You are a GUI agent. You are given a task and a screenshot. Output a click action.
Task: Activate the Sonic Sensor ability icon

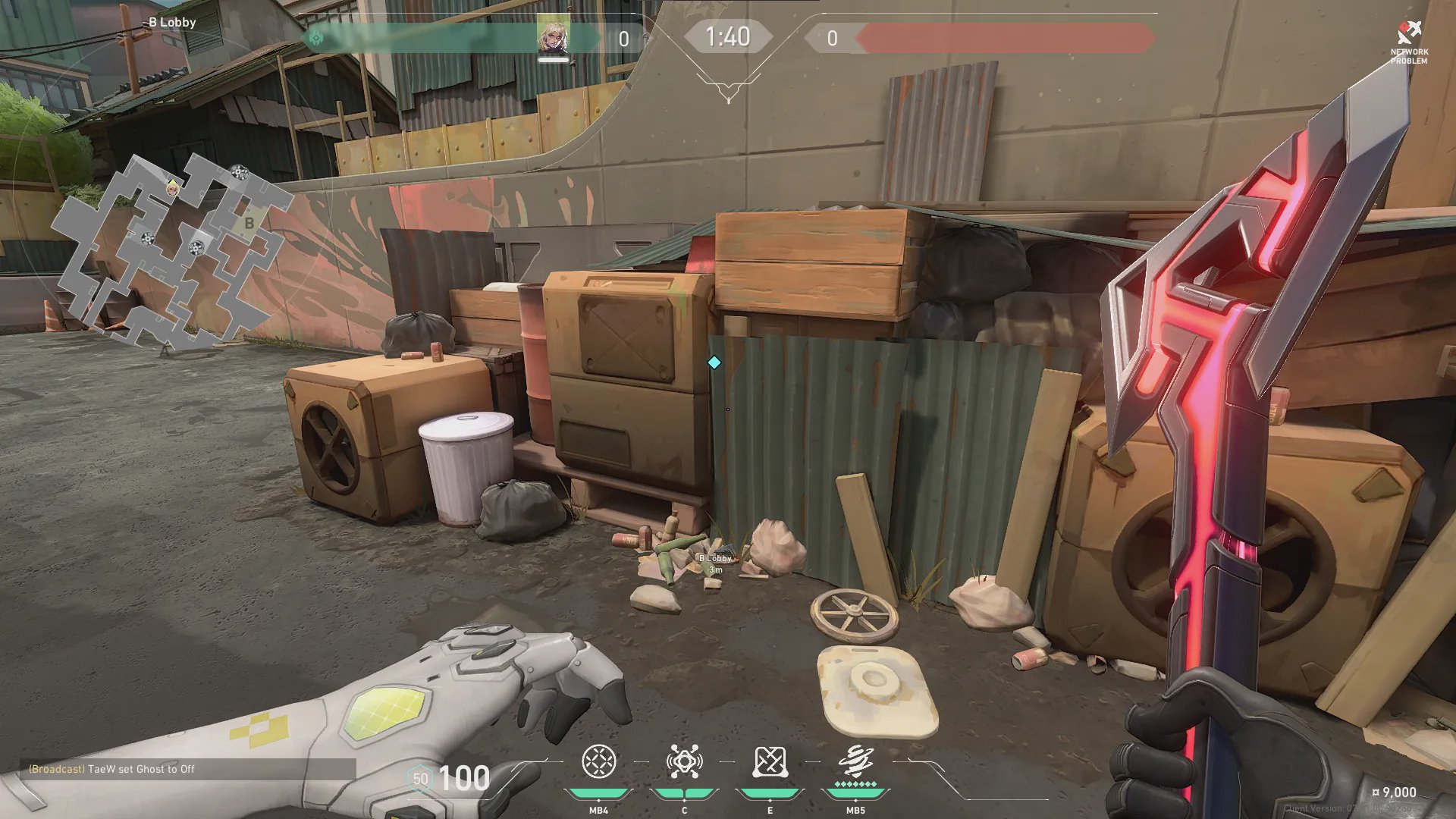(684, 762)
